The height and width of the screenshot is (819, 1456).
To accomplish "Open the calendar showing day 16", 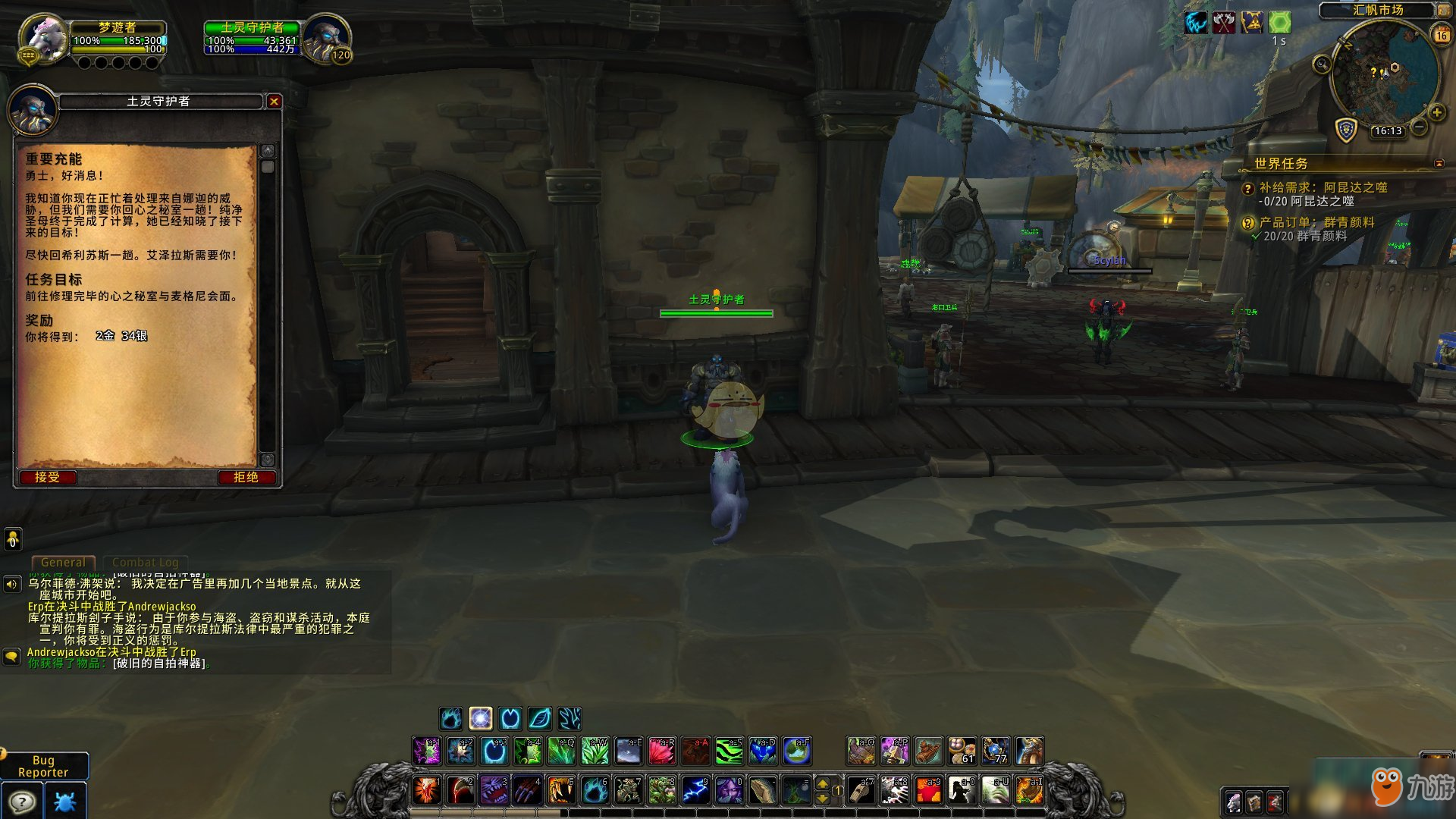I will point(1441,35).
